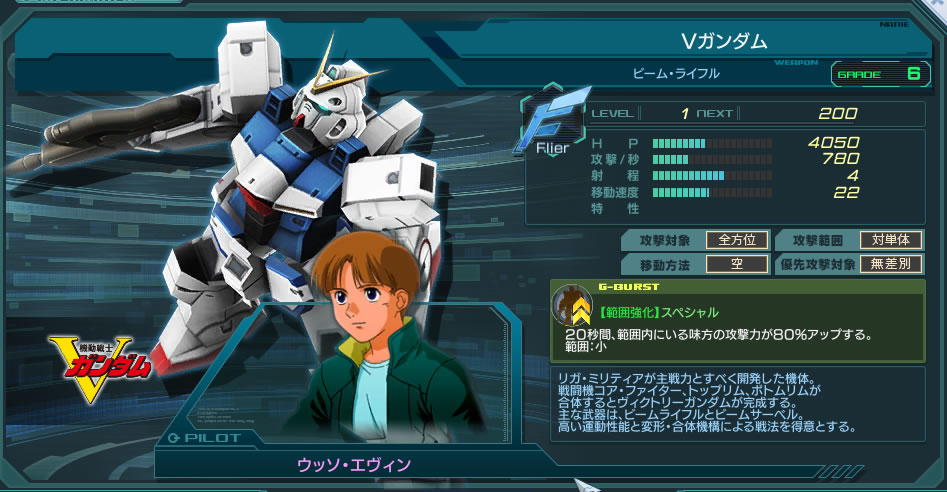
Task: Click the Flier unit type emblem
Action: coord(547,126)
